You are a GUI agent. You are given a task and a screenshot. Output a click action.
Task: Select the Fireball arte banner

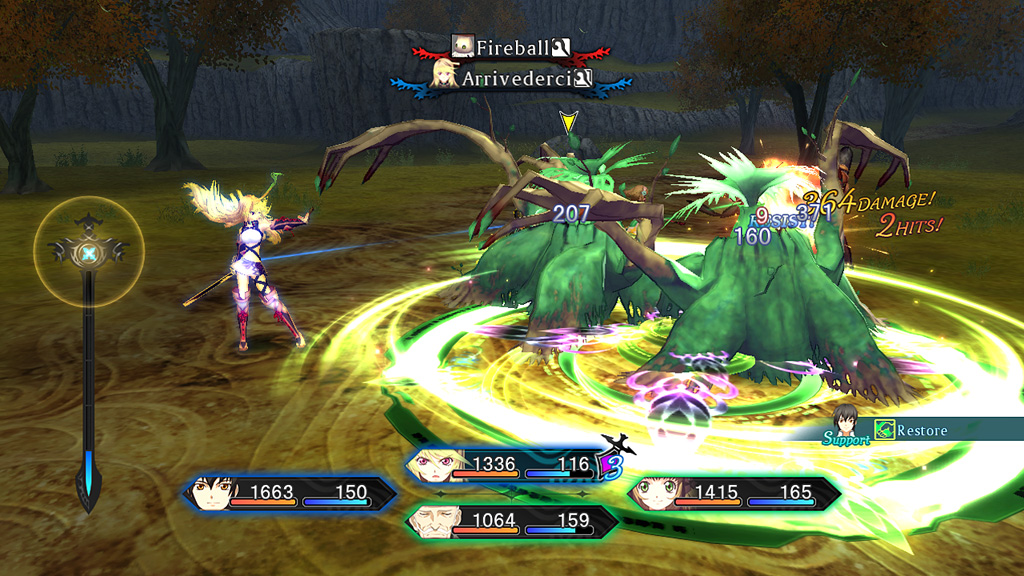(511, 46)
